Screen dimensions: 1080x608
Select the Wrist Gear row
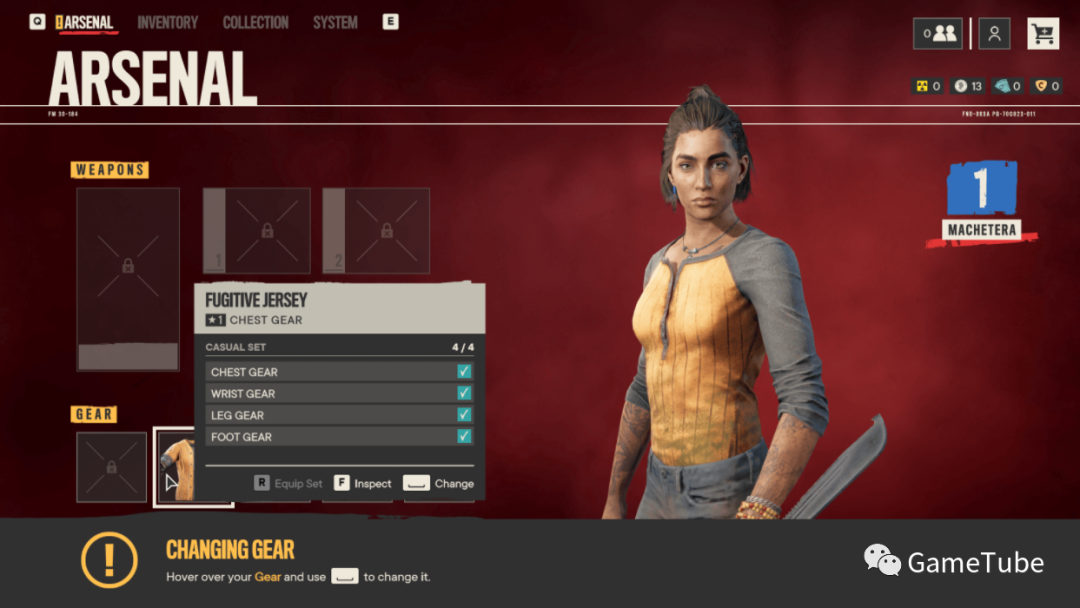(x=339, y=393)
